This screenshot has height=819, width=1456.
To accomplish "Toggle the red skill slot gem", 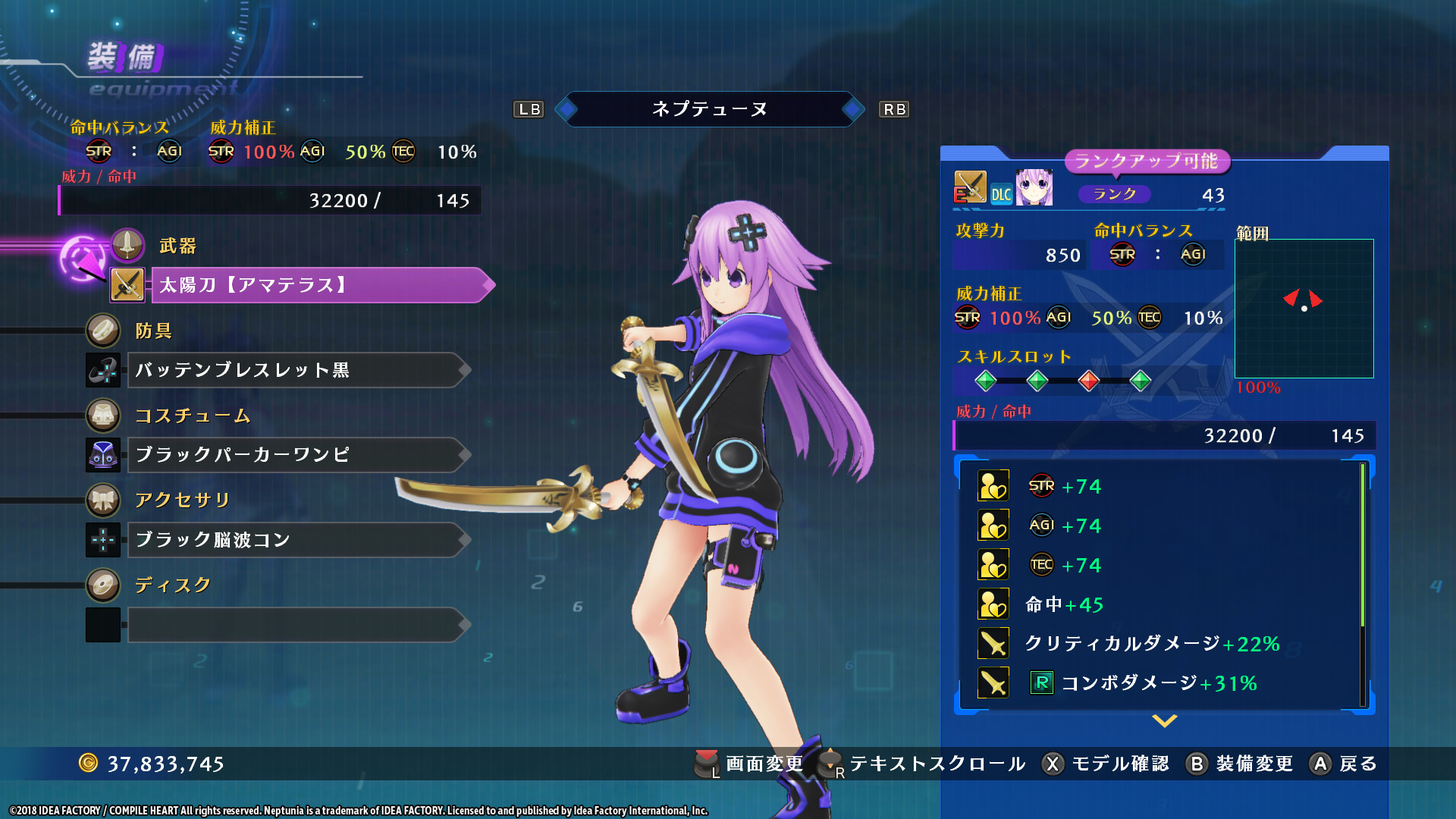I will click(1089, 381).
